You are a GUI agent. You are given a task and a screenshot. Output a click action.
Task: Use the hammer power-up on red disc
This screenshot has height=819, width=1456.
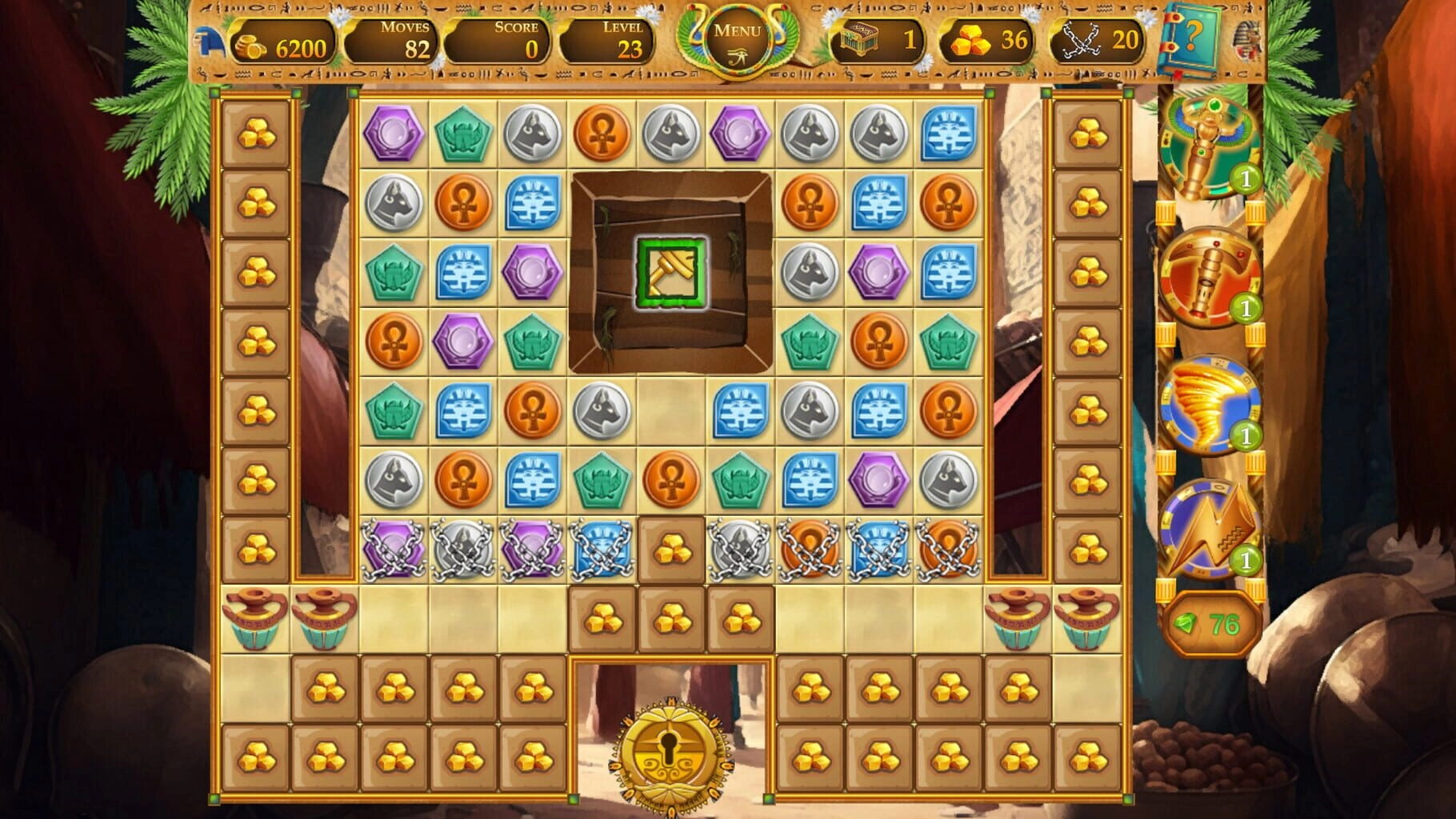click(x=1209, y=276)
